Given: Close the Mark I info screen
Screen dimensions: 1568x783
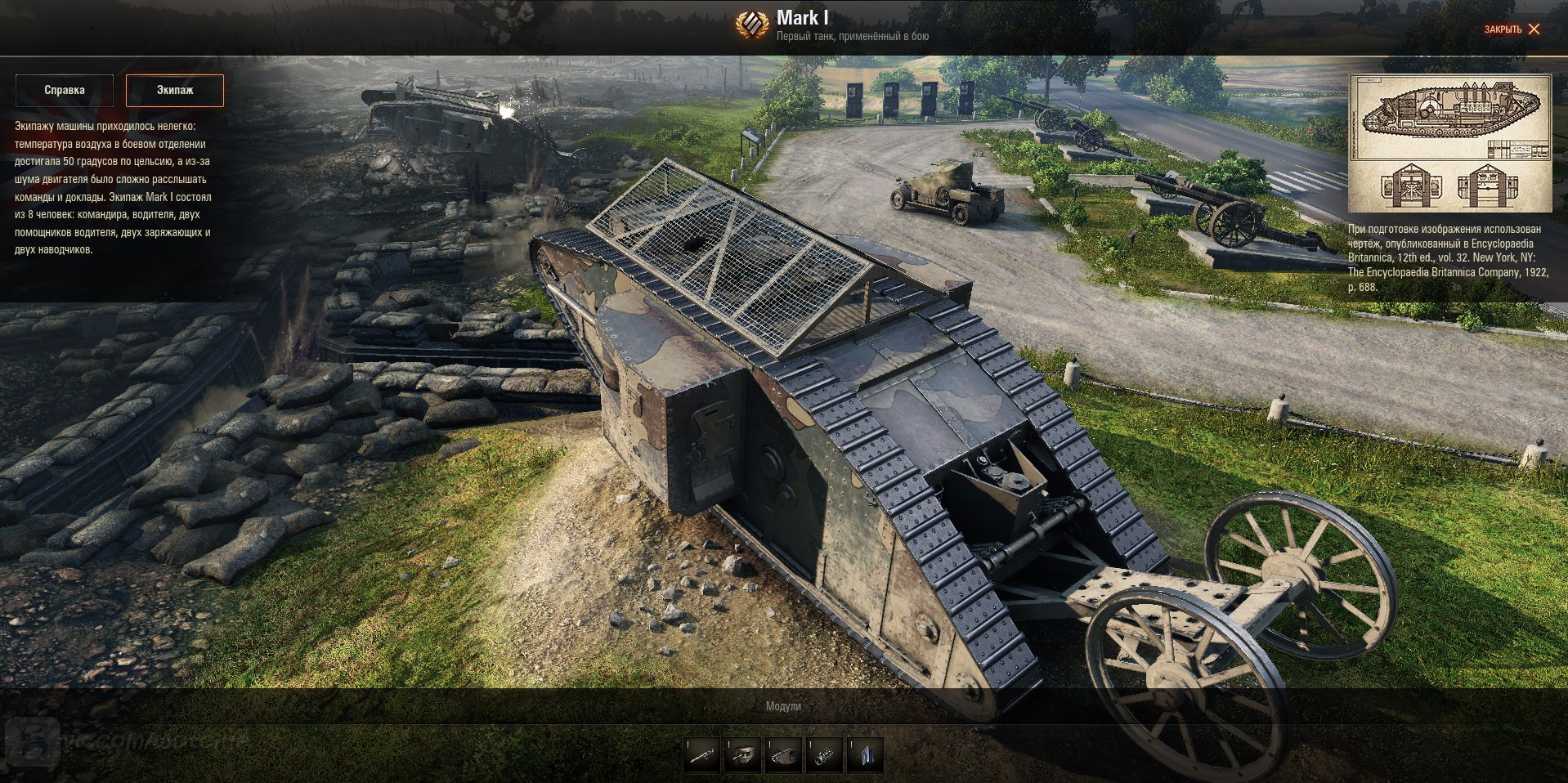Looking at the screenshot, I should click(x=1512, y=29).
